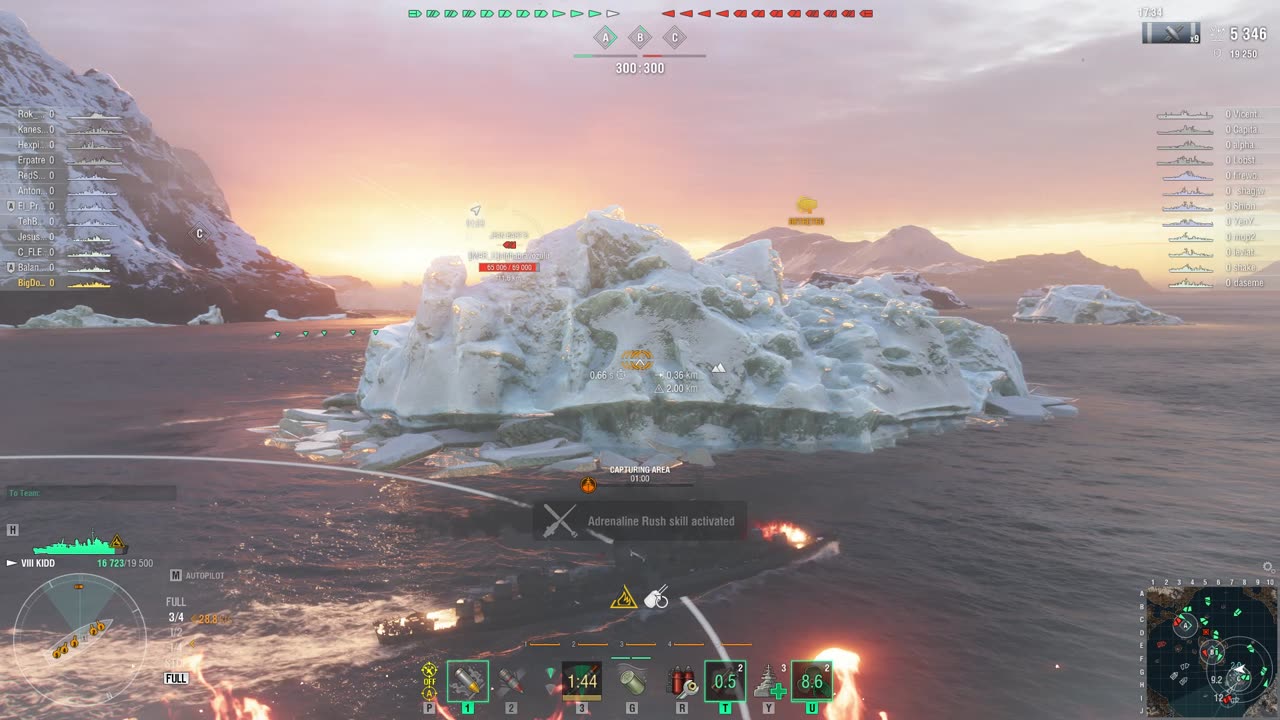
Task: Click the tactical minimap
Action: click(x=1211, y=651)
